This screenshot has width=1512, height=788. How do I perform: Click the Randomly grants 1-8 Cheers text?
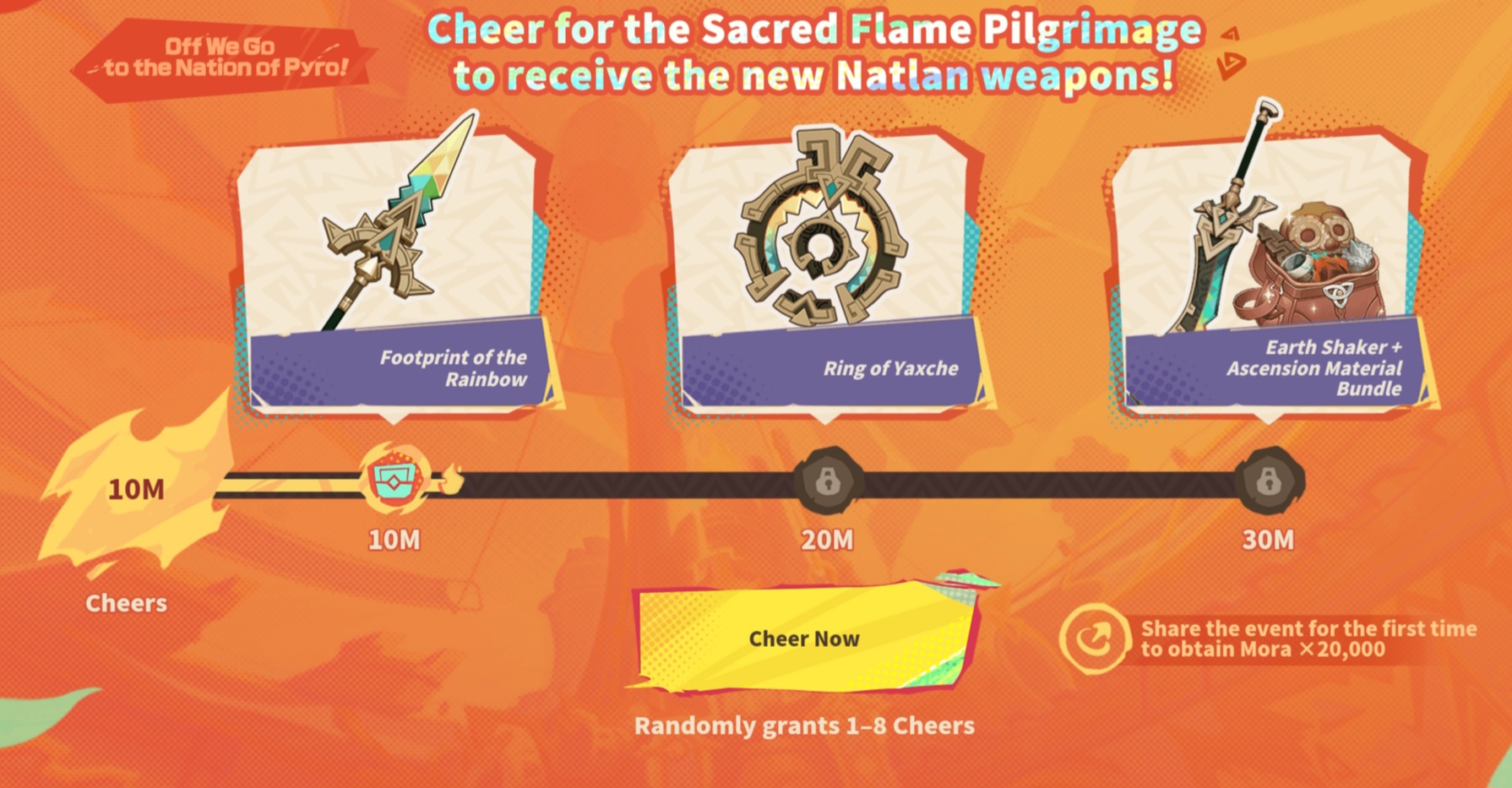click(x=804, y=725)
